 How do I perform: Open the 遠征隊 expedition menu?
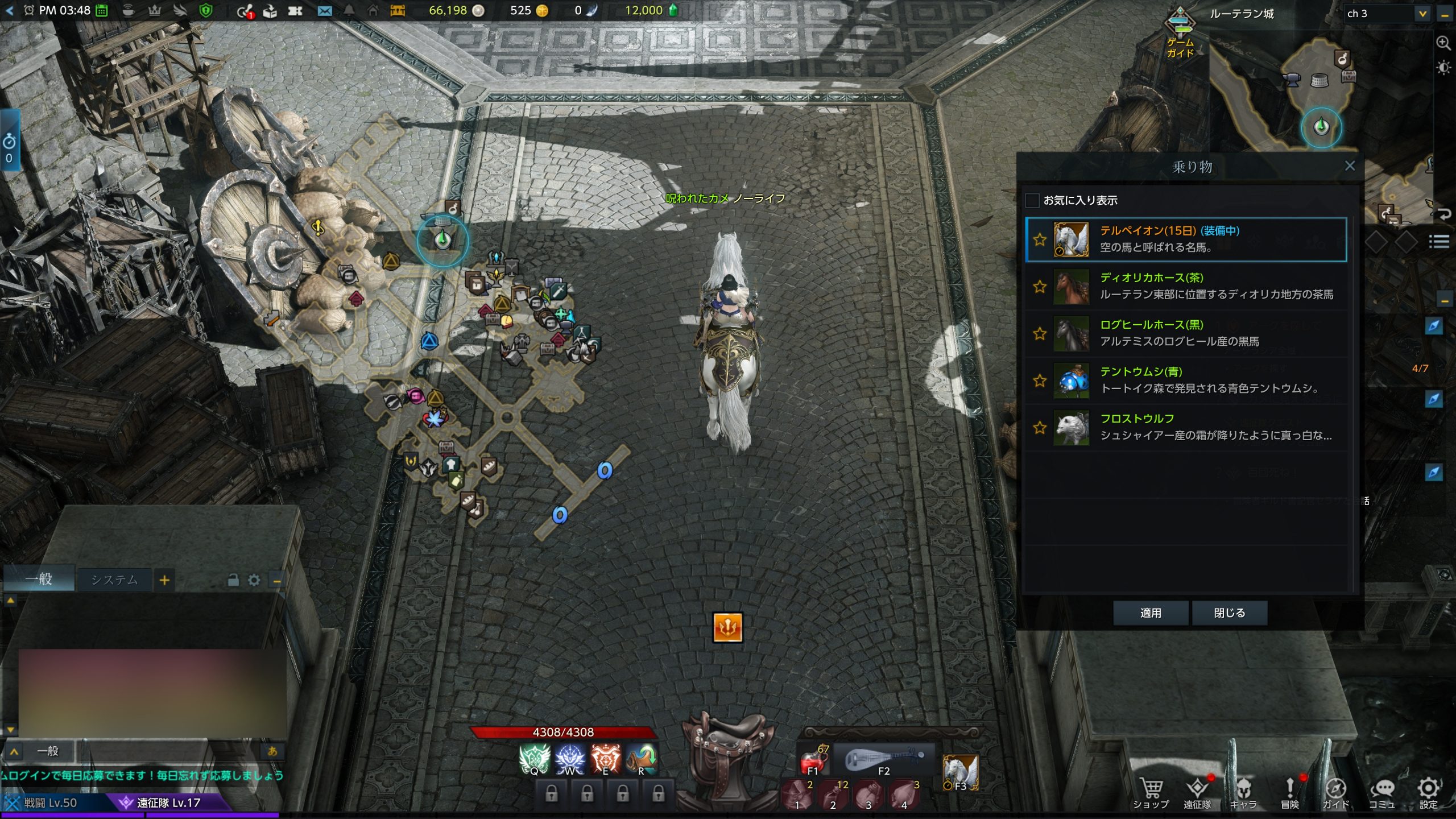(1197, 793)
